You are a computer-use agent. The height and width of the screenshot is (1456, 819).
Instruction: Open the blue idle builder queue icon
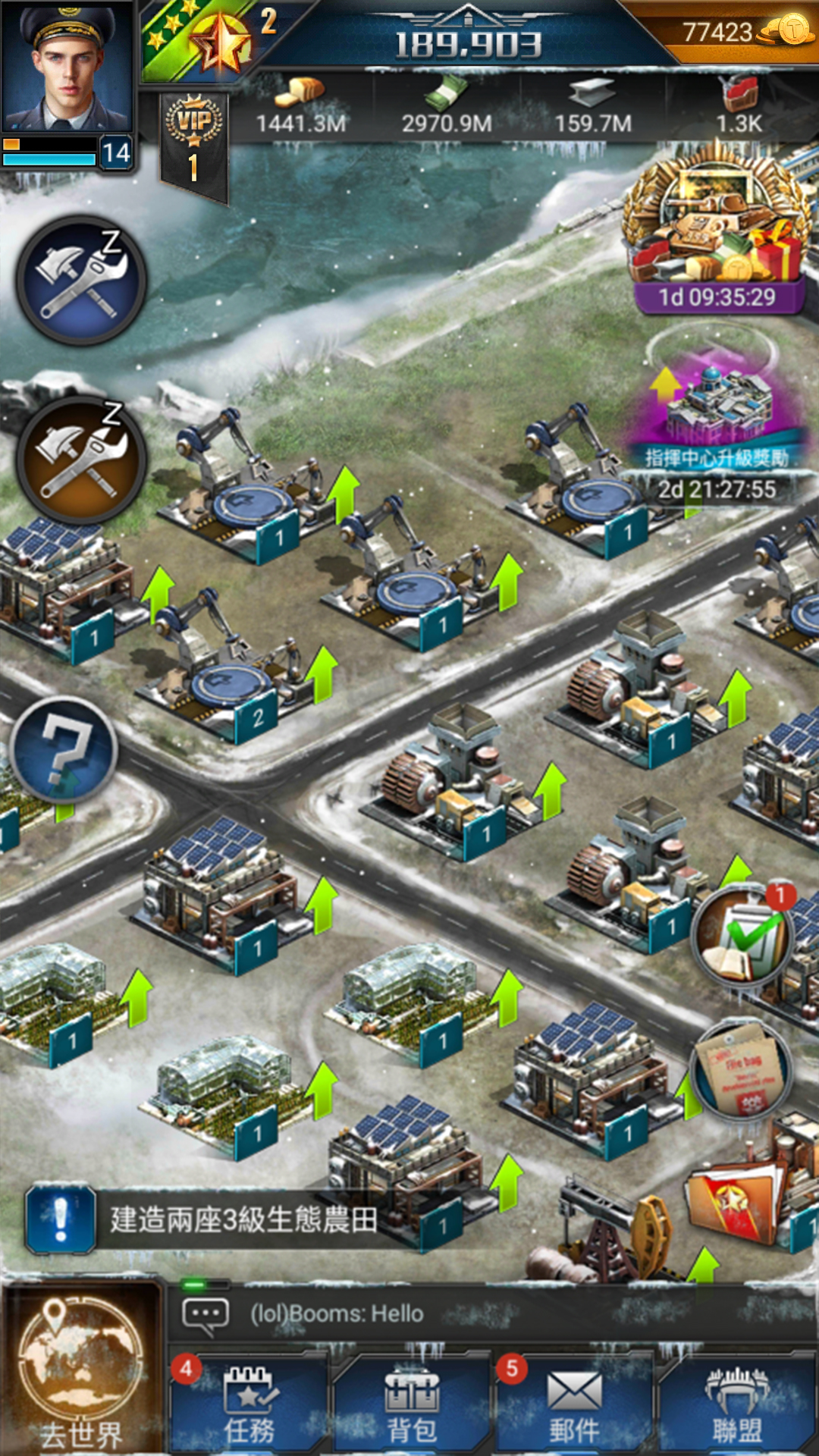82,281
